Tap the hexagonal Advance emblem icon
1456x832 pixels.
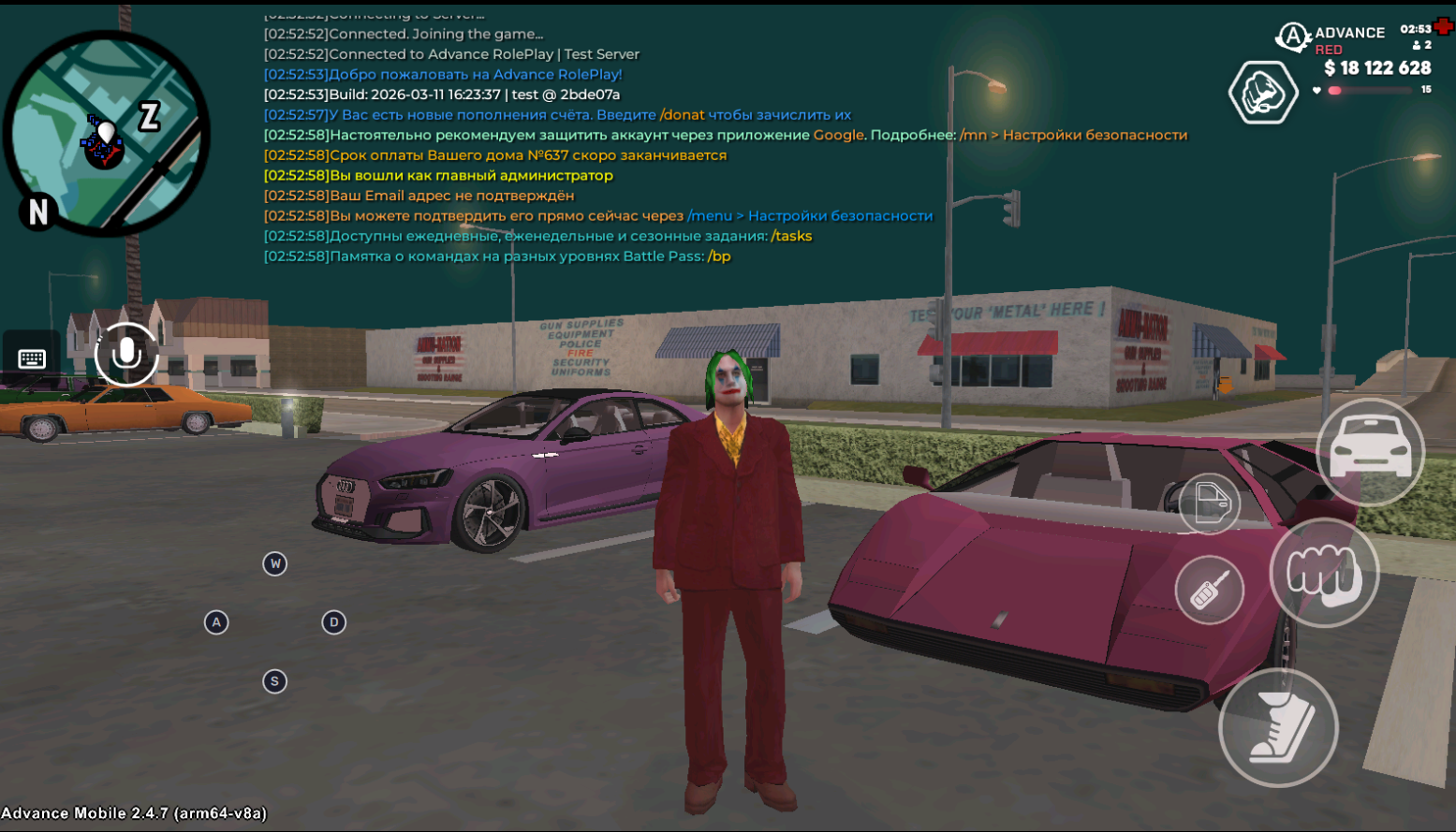[1262, 93]
